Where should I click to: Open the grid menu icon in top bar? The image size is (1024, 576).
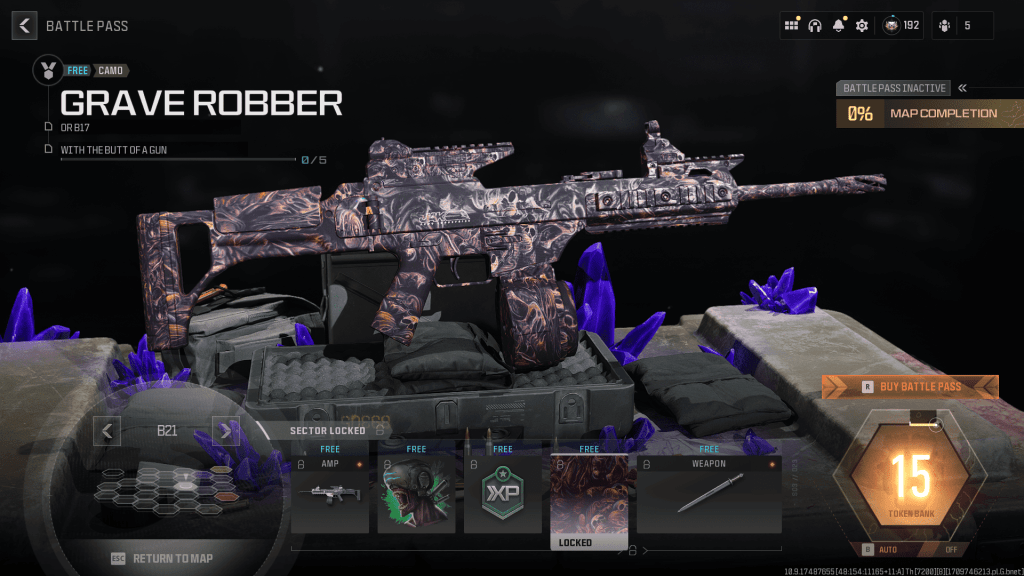(x=791, y=25)
